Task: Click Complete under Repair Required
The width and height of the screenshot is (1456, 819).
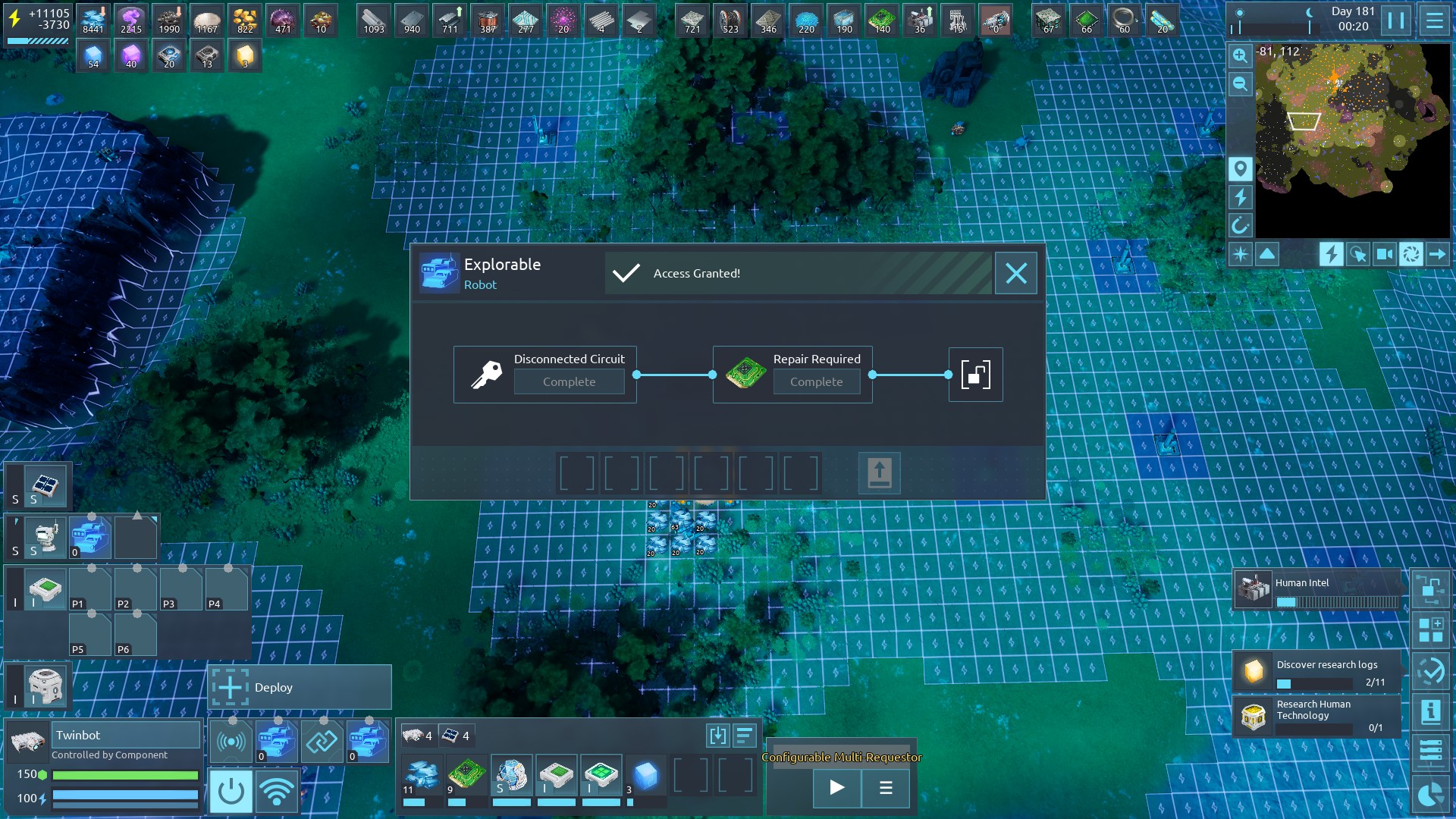Action: tap(816, 382)
